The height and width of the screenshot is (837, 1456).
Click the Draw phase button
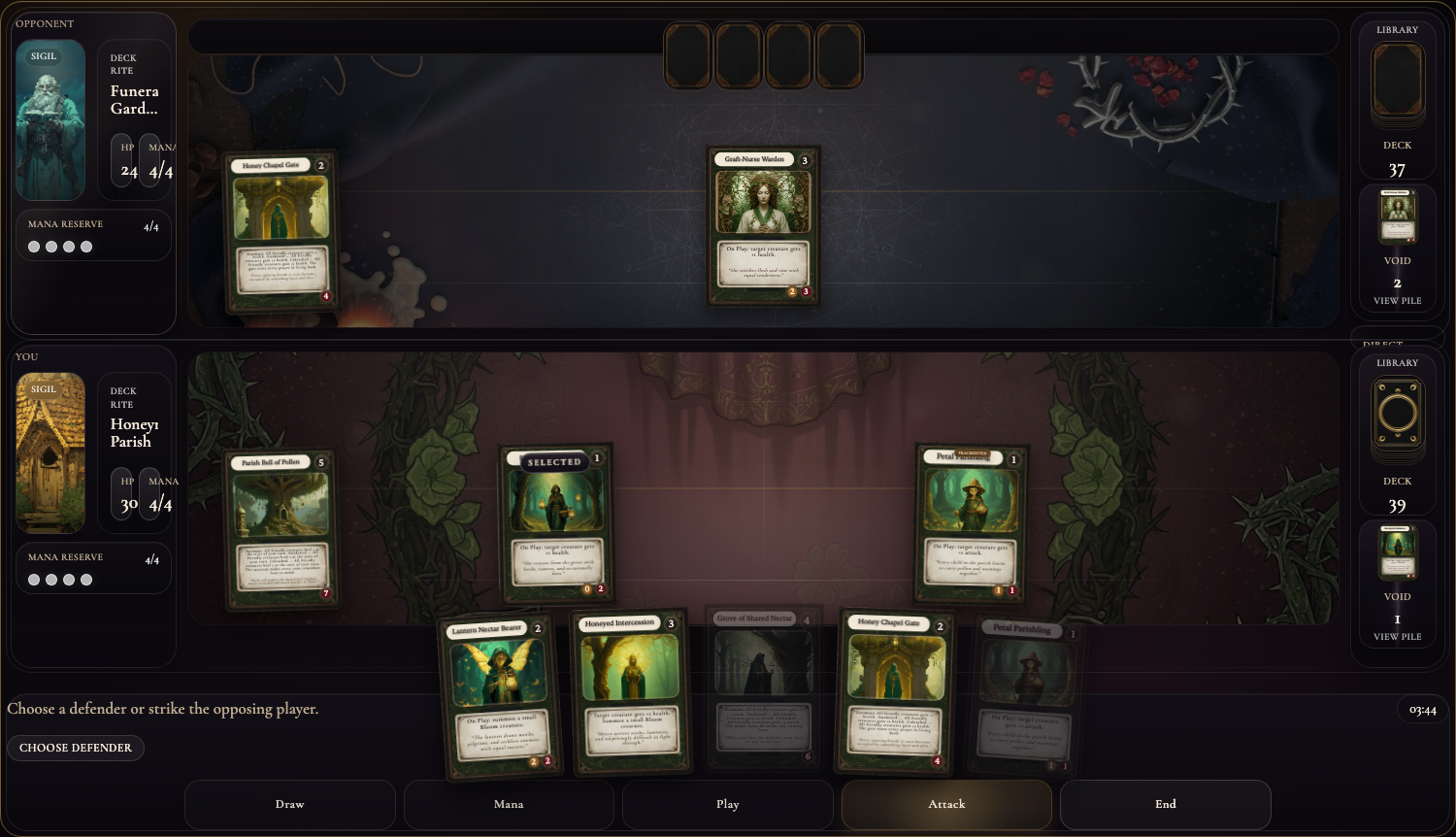pos(289,804)
